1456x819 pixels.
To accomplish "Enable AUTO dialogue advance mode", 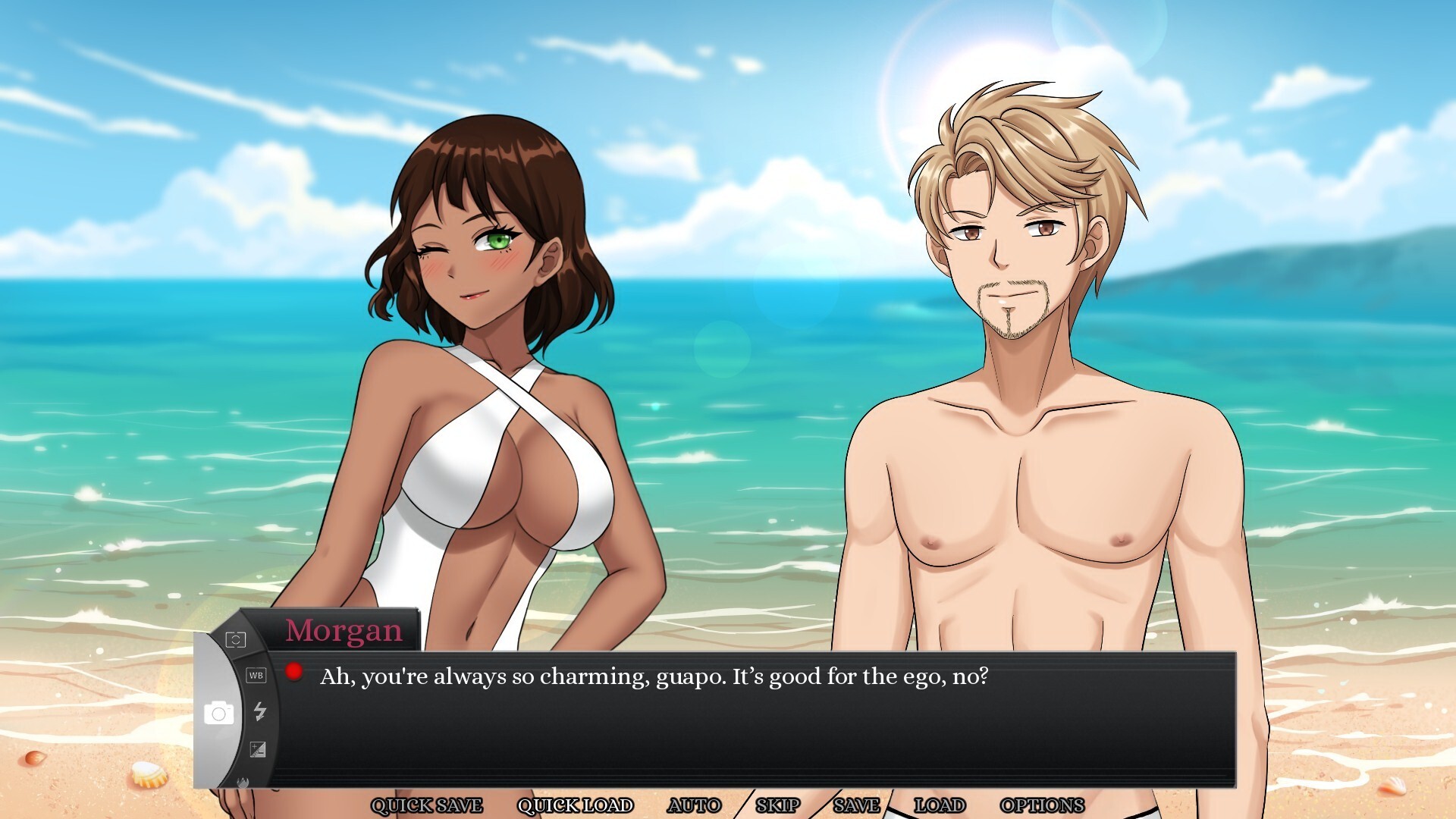I will point(695,805).
